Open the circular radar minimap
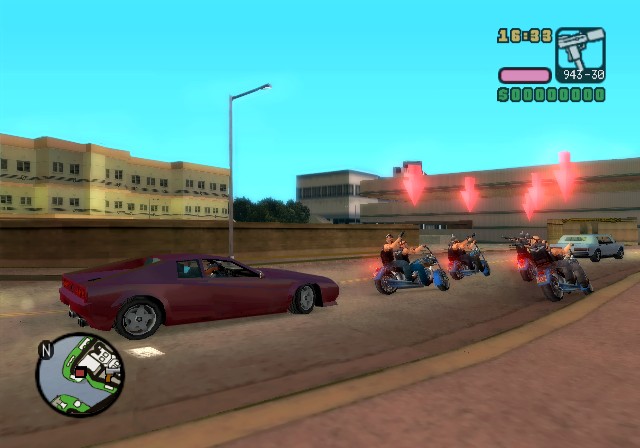 point(81,375)
